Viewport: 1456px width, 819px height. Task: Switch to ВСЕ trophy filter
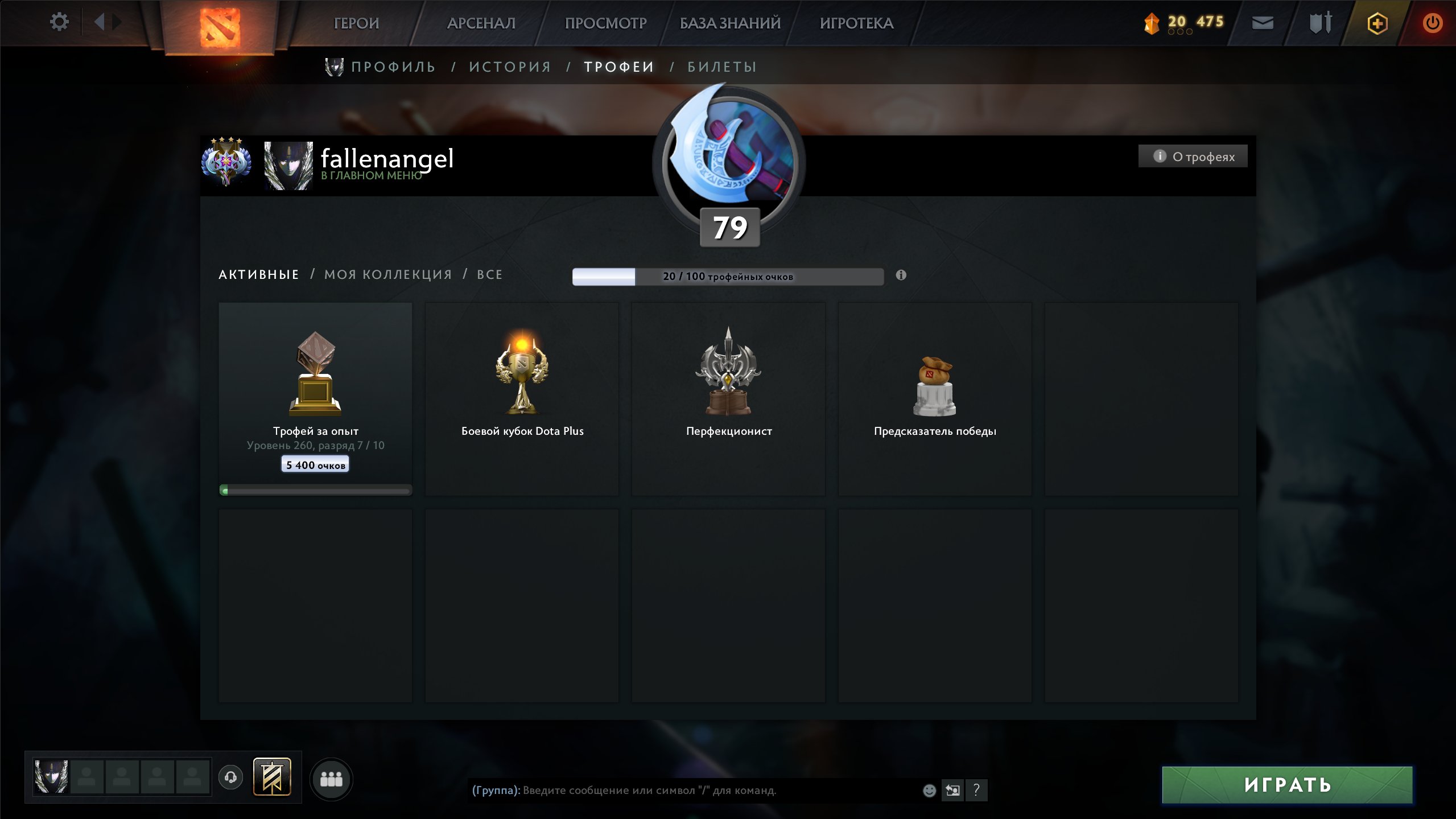coord(489,274)
